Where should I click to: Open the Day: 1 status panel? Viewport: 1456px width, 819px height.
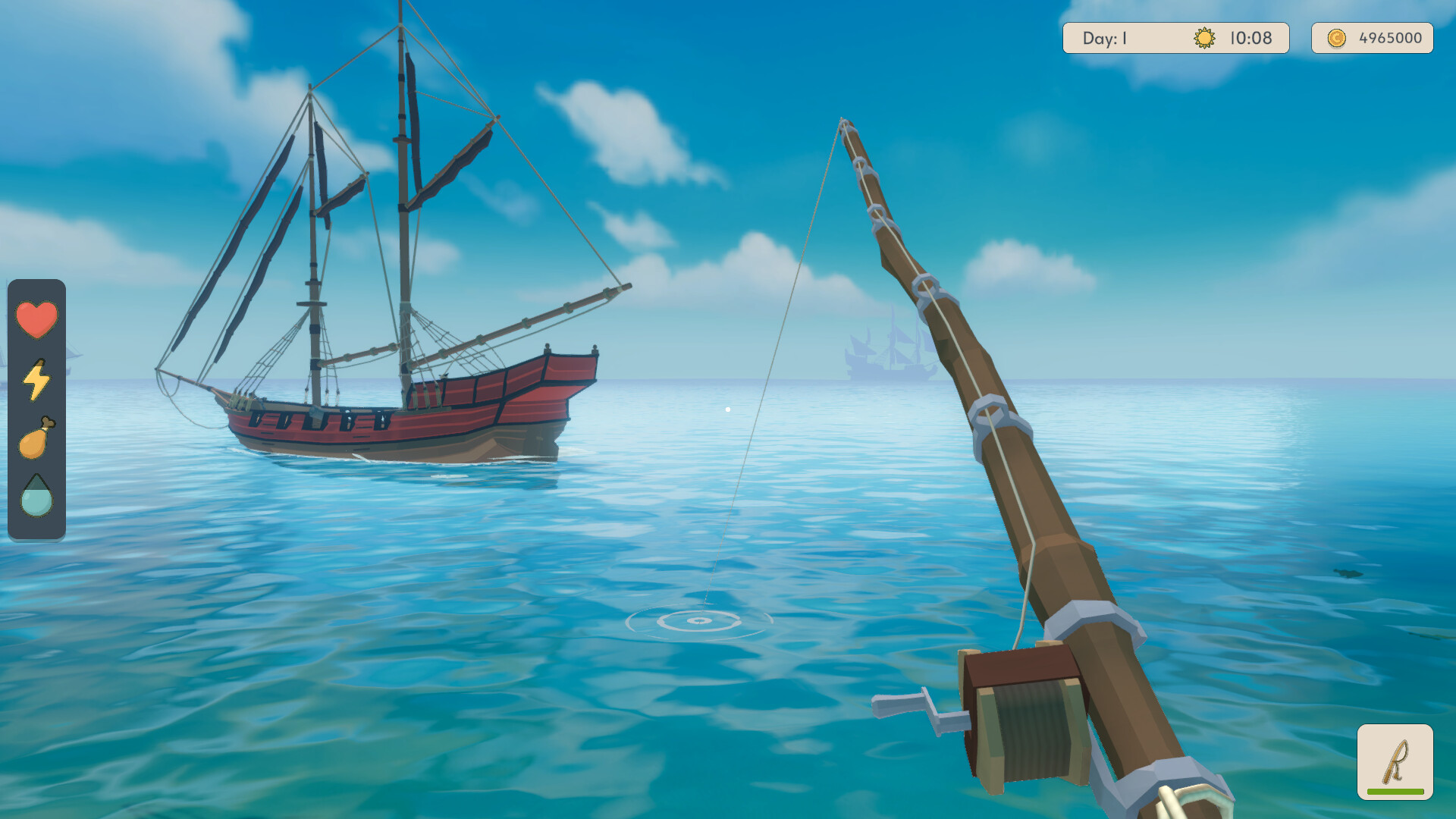point(1107,38)
